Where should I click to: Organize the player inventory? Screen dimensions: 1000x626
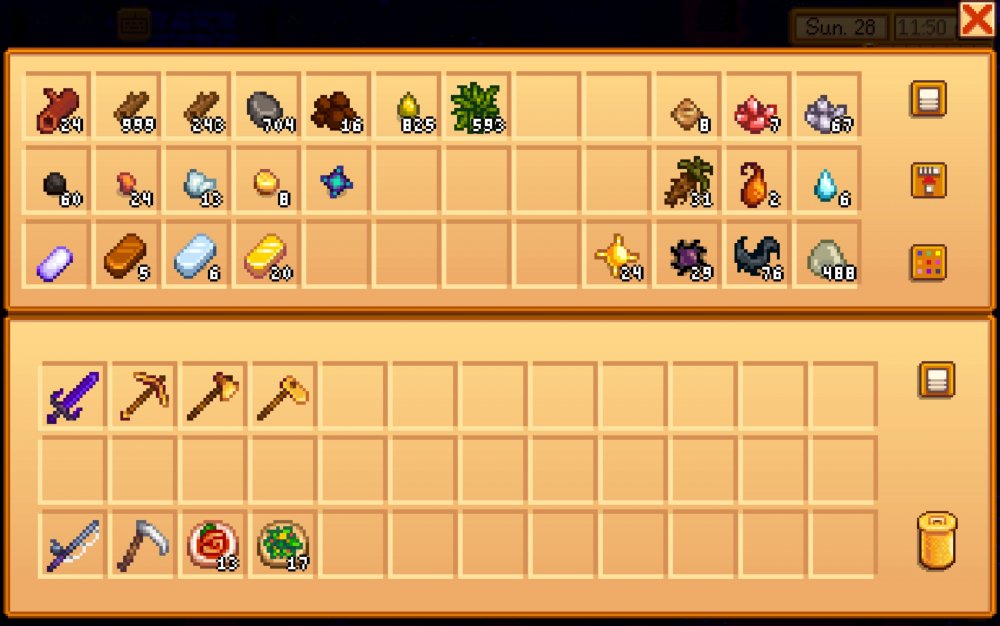tap(936, 380)
